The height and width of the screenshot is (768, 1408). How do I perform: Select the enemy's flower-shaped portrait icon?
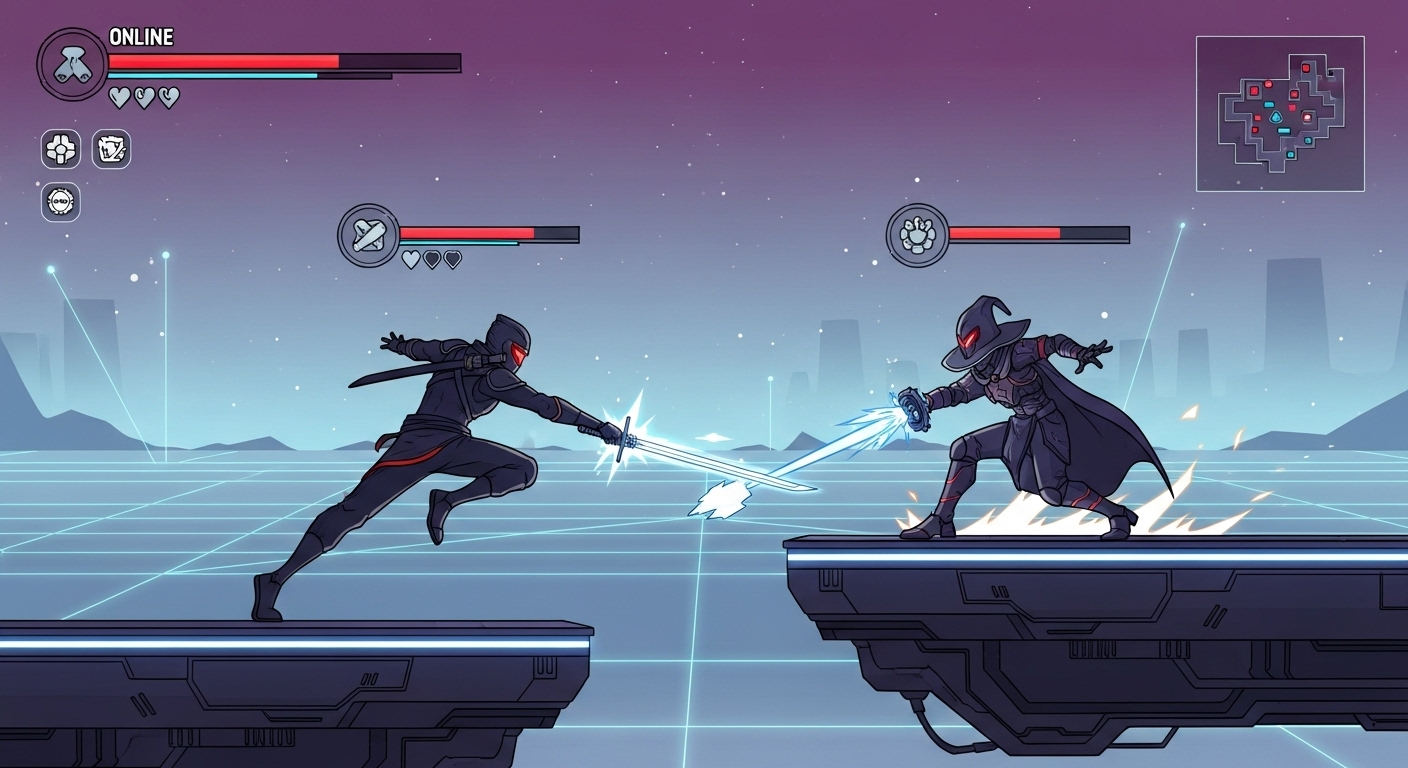click(x=917, y=236)
